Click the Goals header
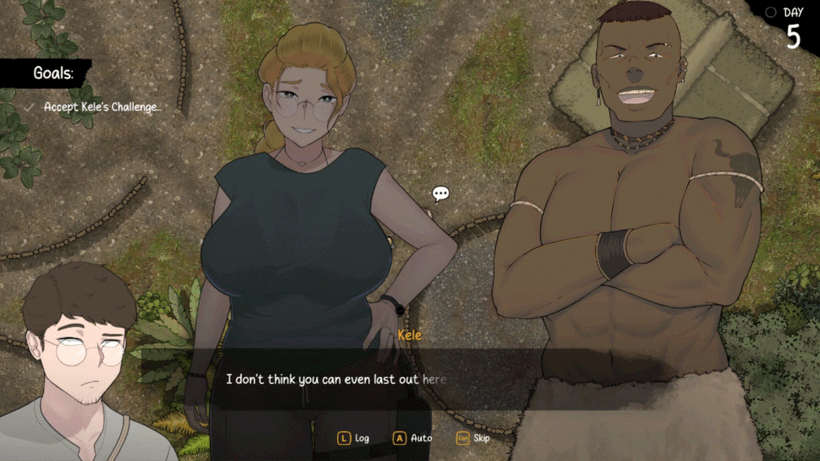Image resolution: width=820 pixels, height=461 pixels. [50, 73]
